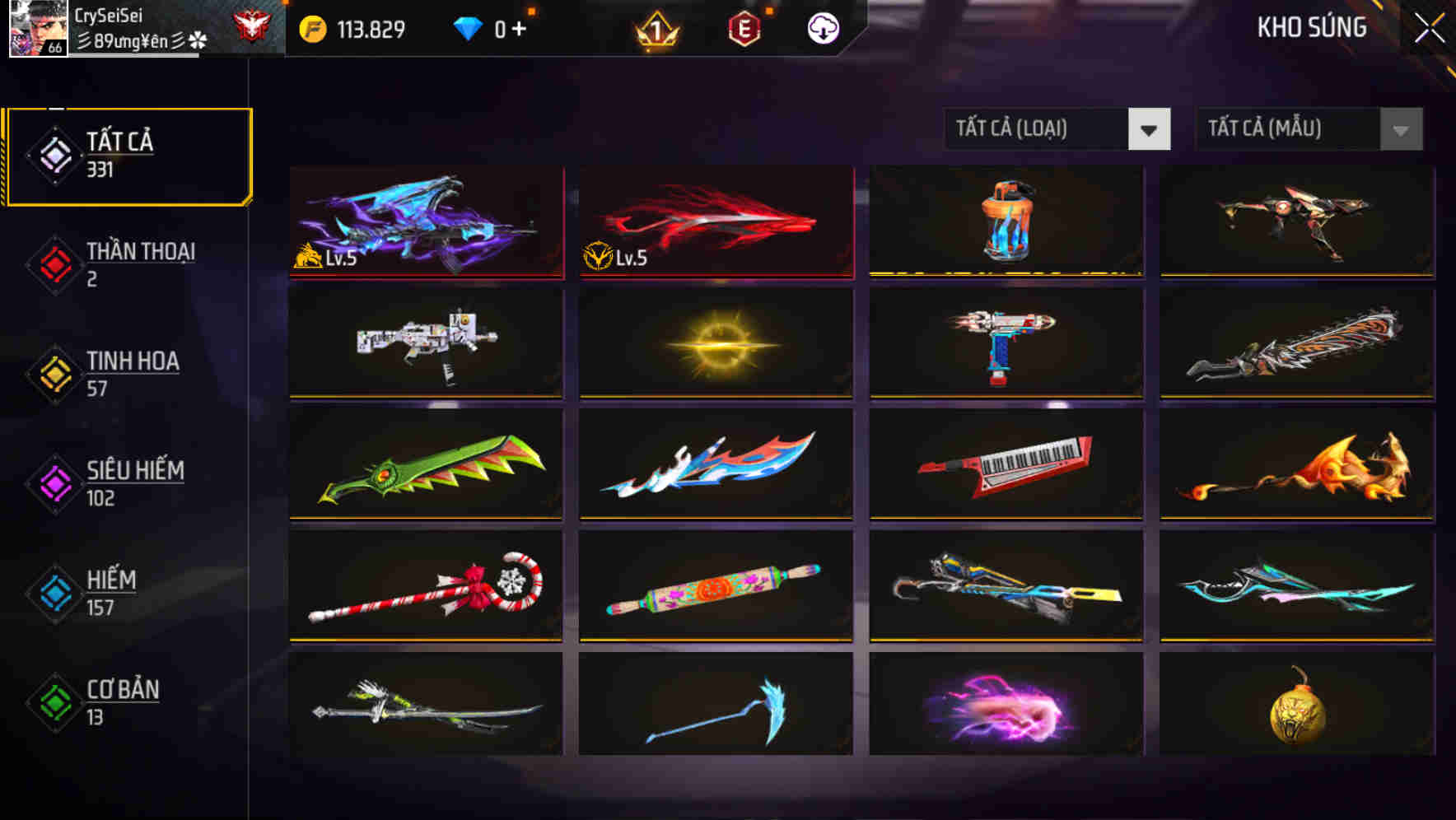Open the cloud download icon in the top bar
The width and height of the screenshot is (1456, 820).
click(821, 28)
